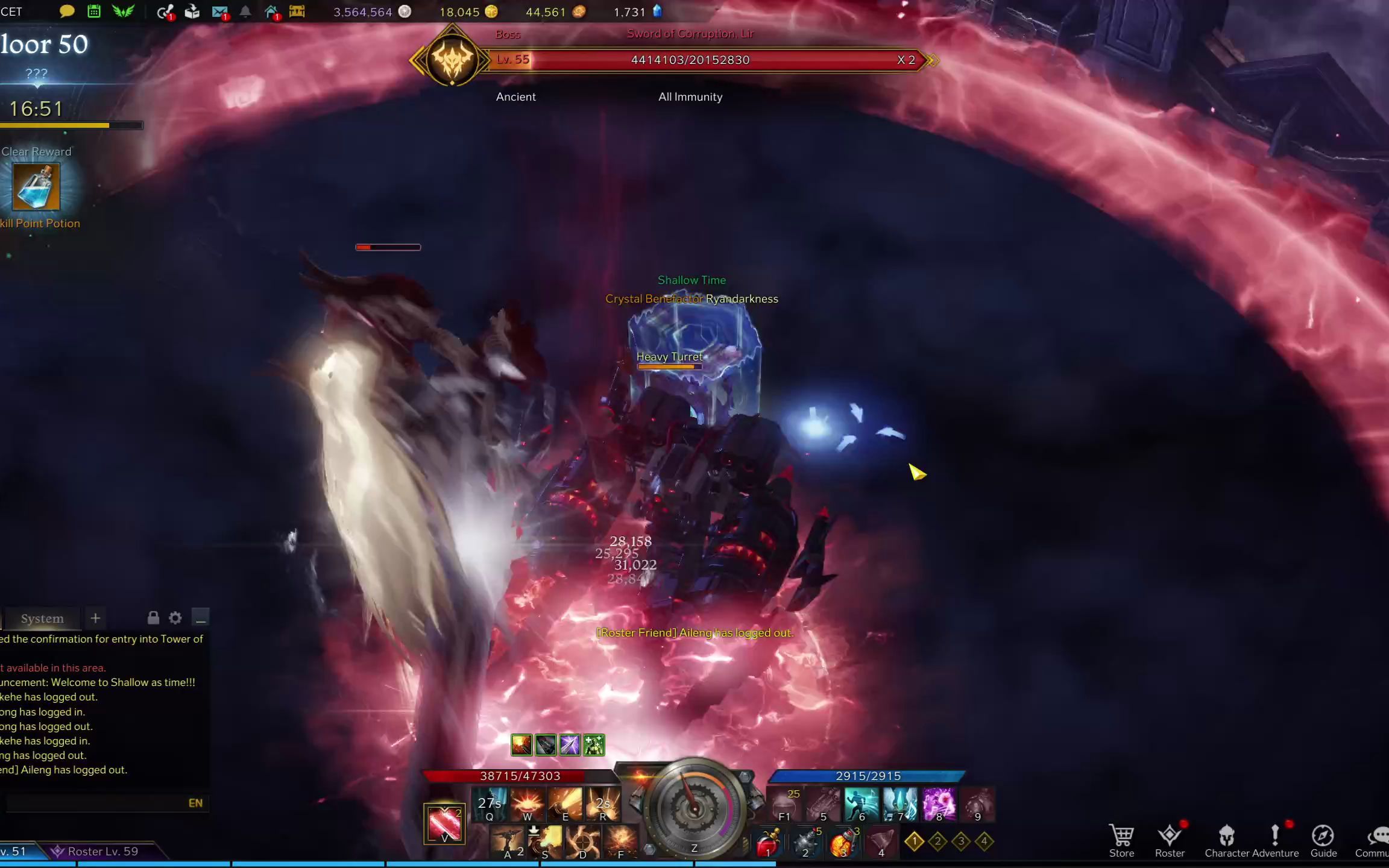
Task: Open the mail envelope icon
Action: pos(219,11)
